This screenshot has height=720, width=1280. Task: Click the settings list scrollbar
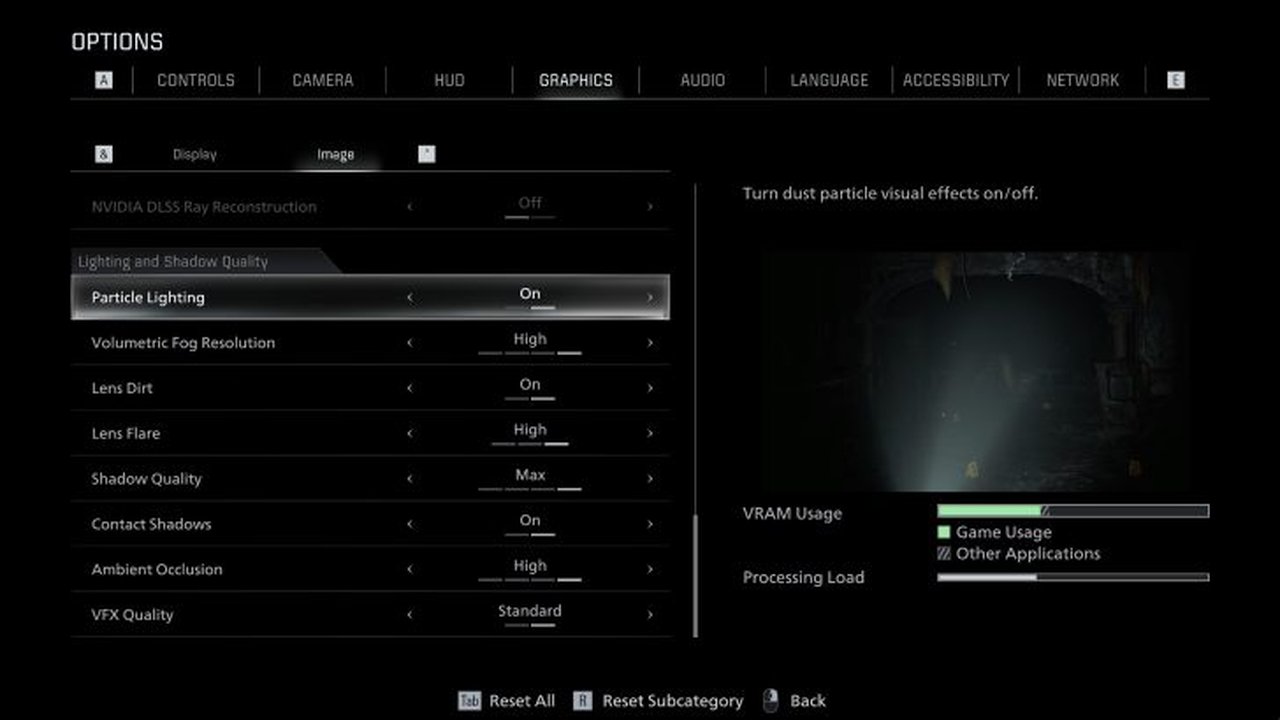pos(695,574)
